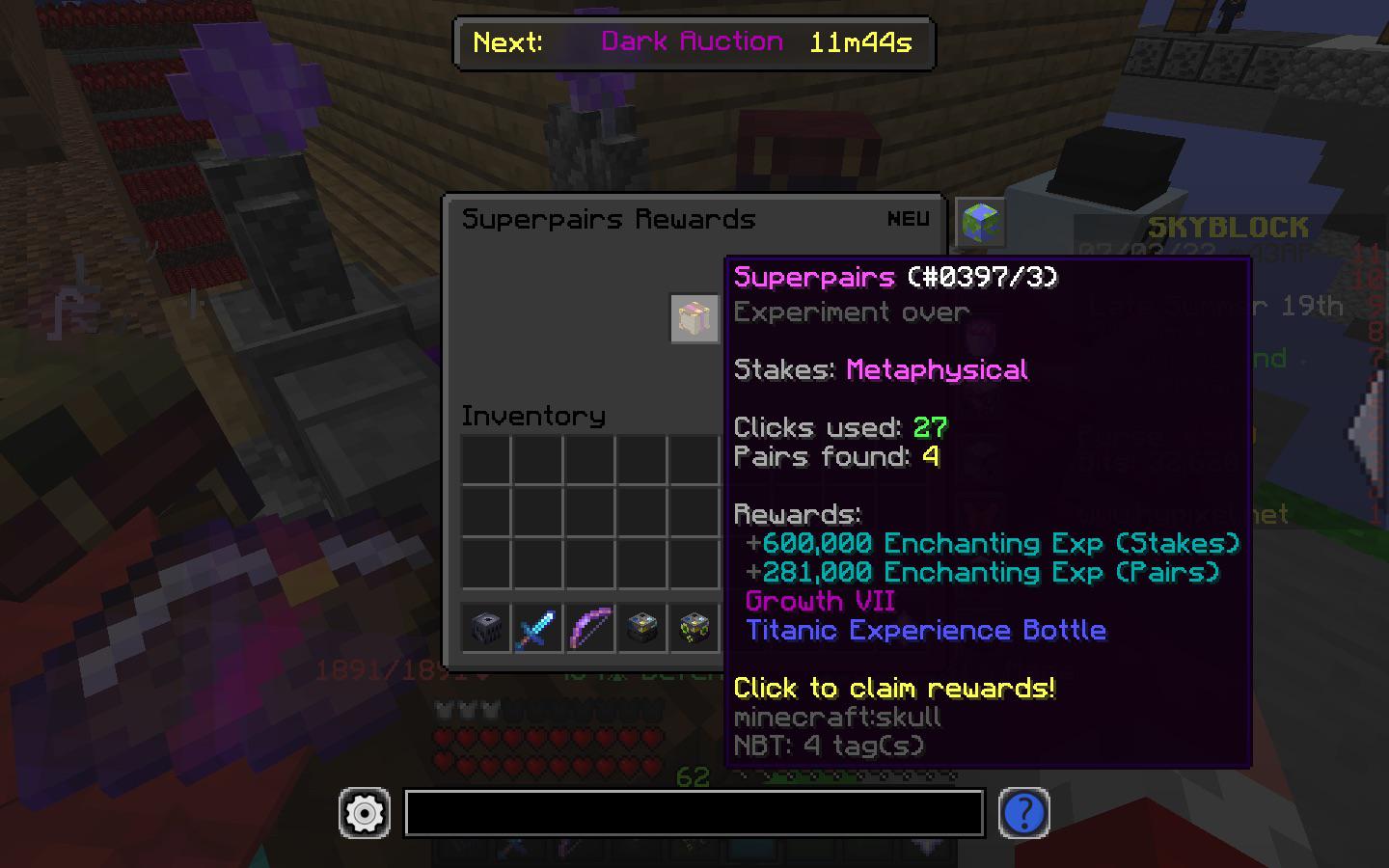
Task: Click the SkyBlock menu globe icon
Action: tap(979, 220)
